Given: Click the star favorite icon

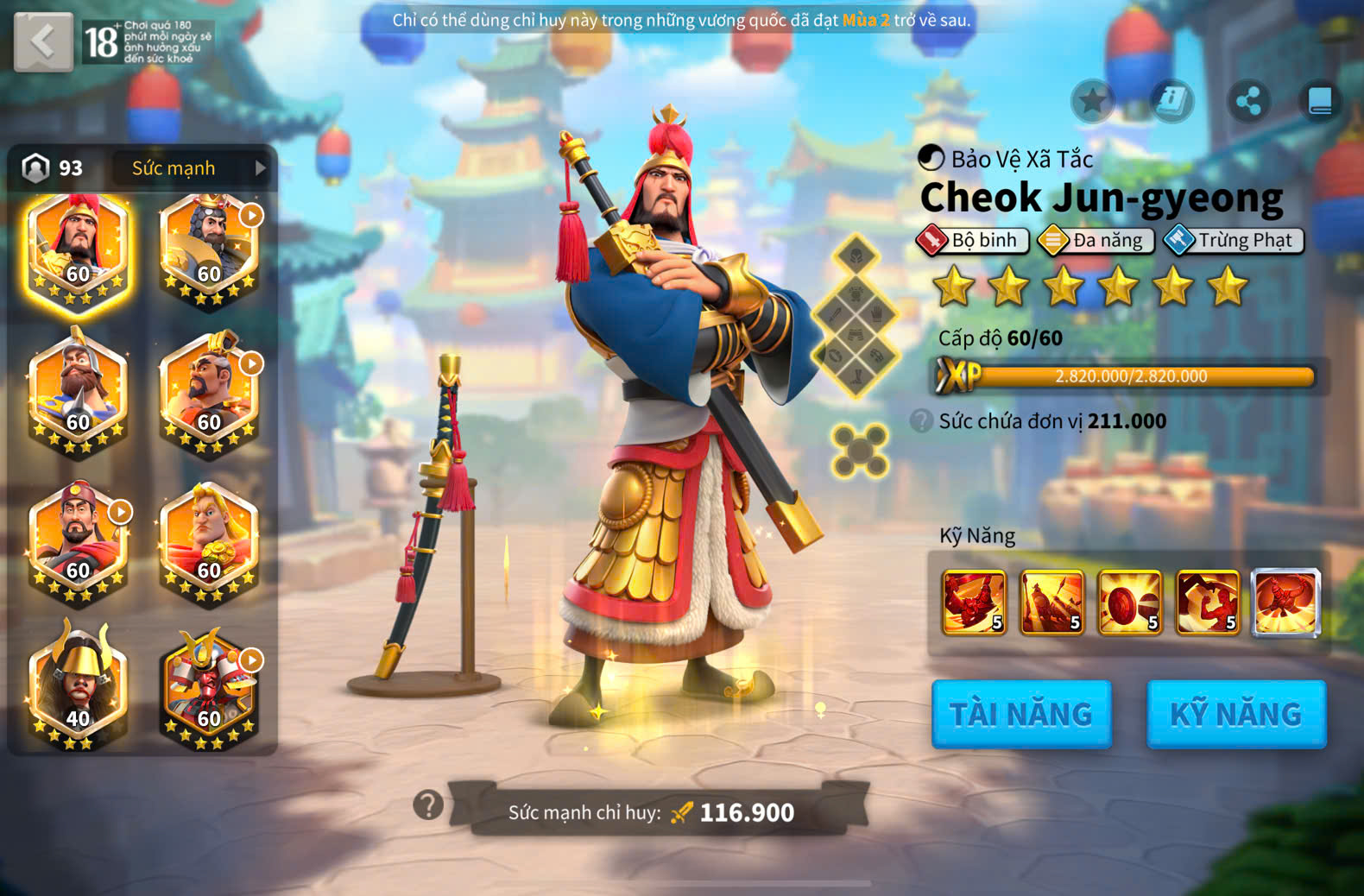Looking at the screenshot, I should [1093, 102].
